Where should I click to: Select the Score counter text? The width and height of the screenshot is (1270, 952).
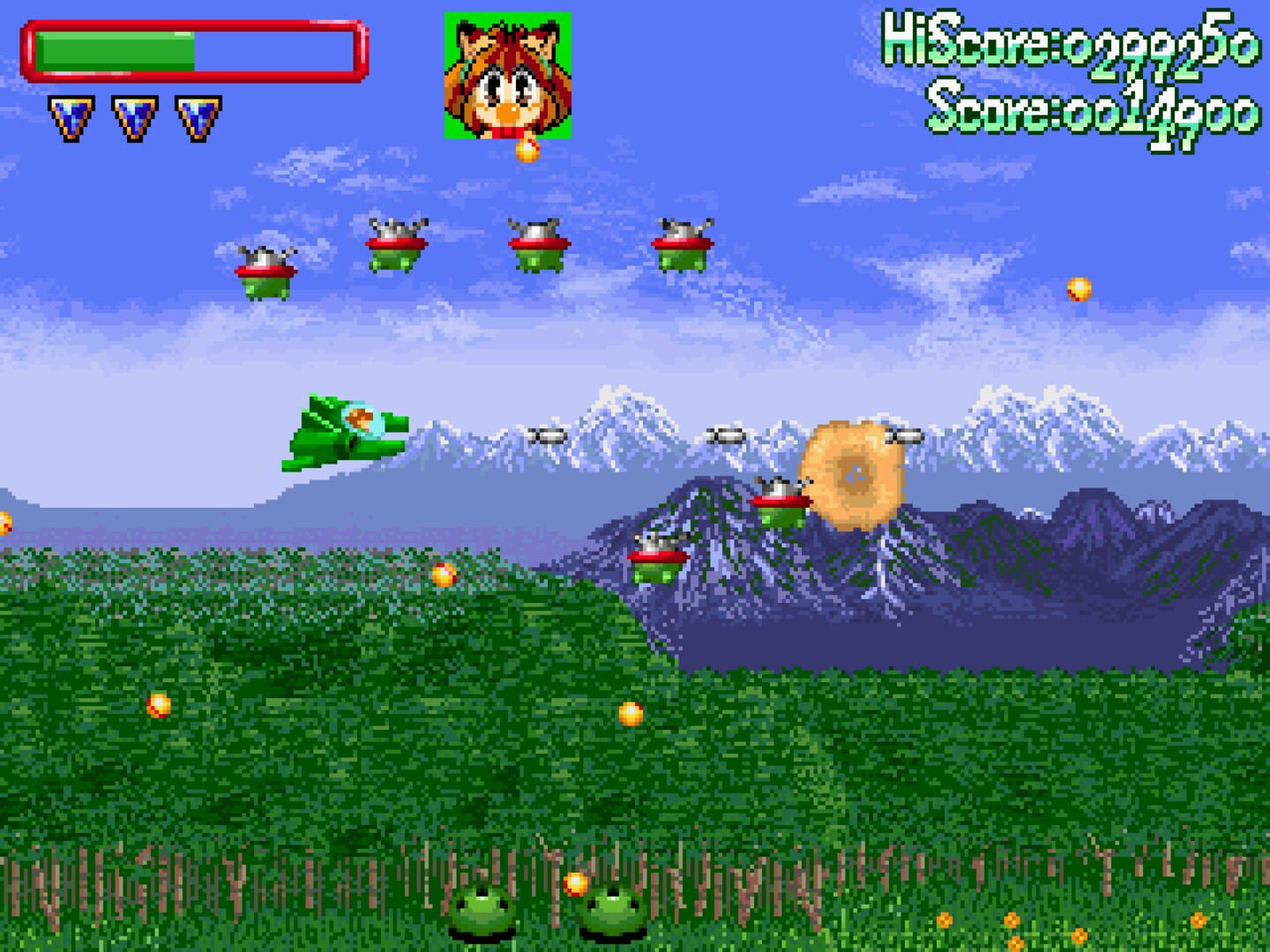[x=1092, y=108]
